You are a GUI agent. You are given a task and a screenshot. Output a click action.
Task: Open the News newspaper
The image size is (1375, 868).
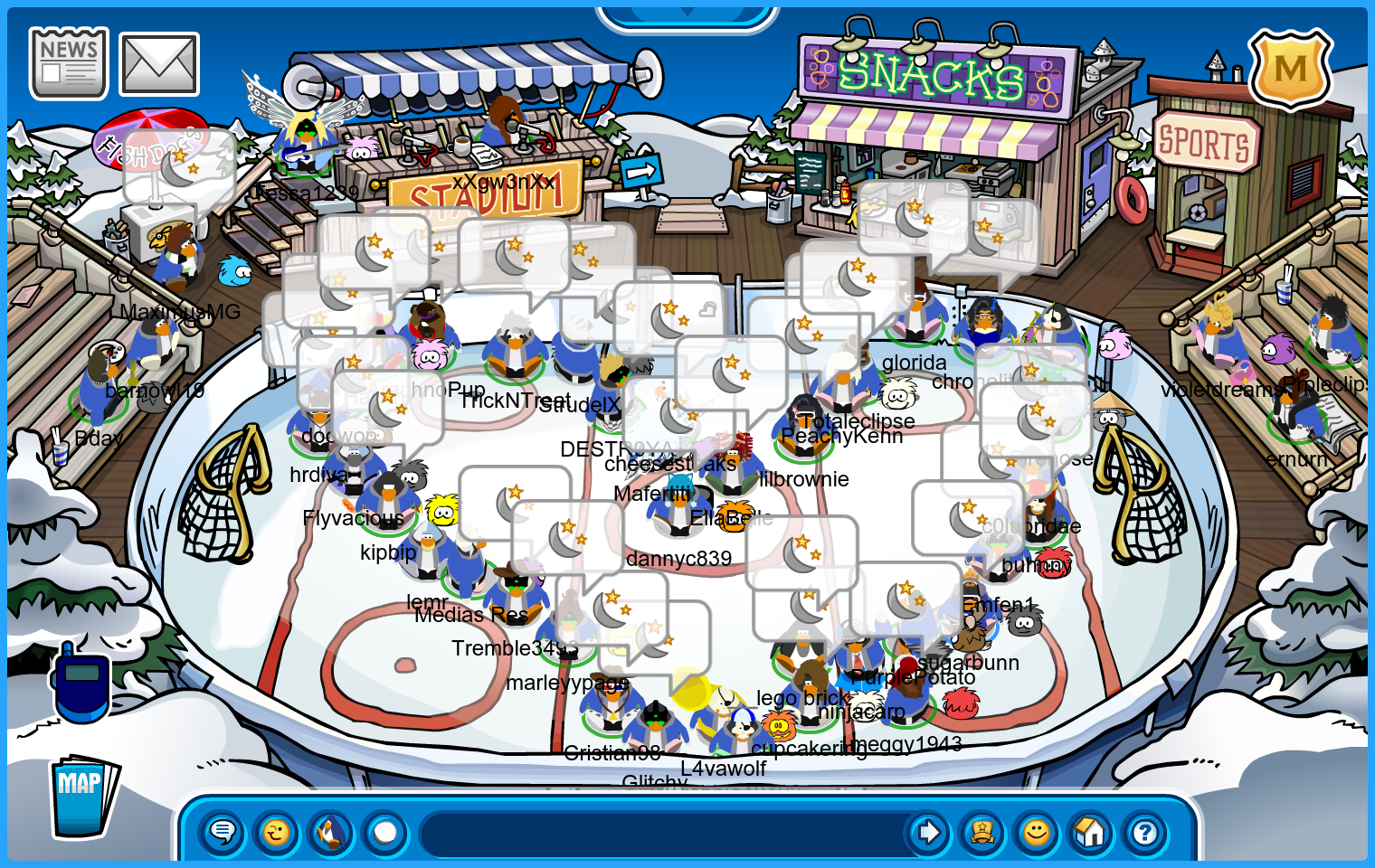point(69,62)
